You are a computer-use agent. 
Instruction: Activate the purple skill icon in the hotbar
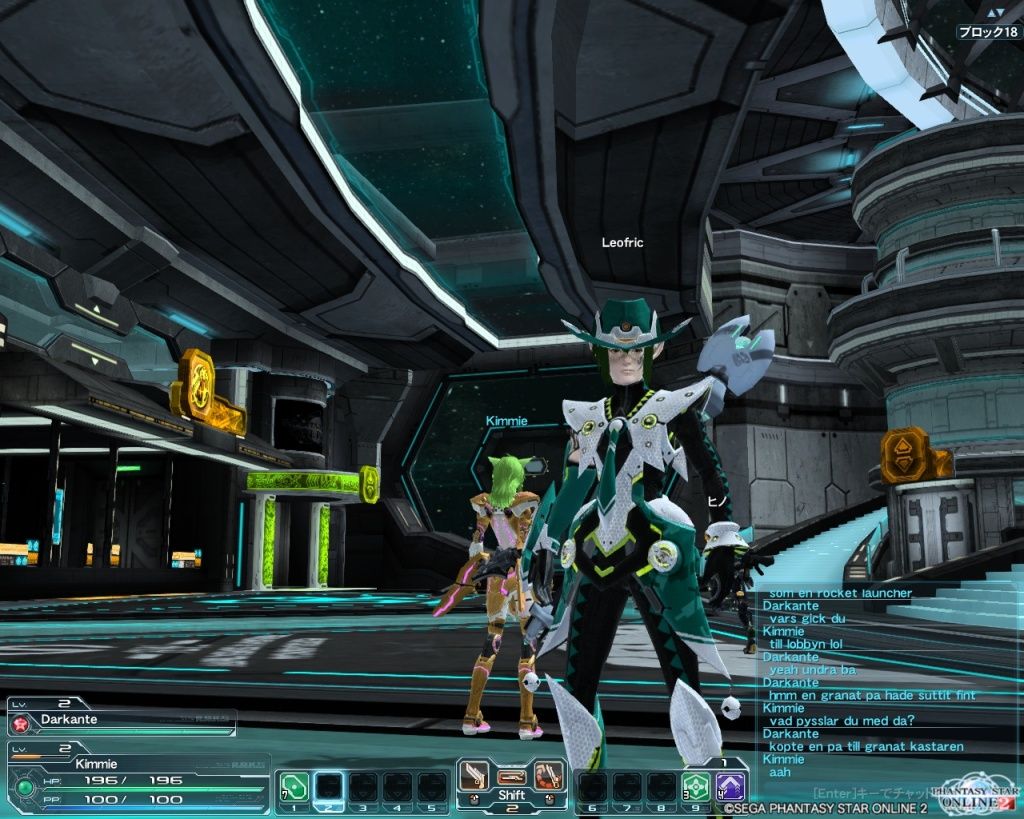click(730, 786)
